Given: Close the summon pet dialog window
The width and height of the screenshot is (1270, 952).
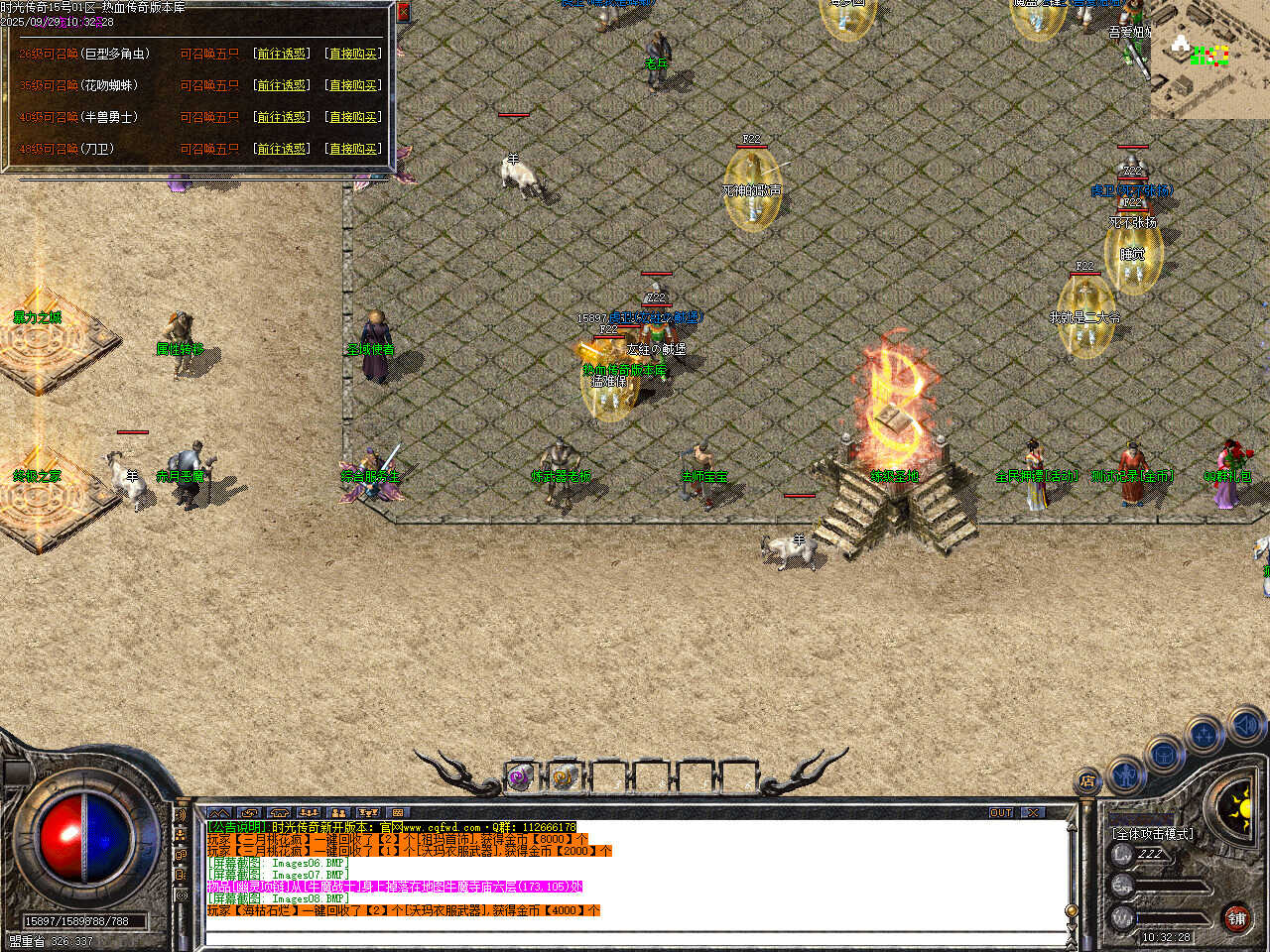Looking at the screenshot, I should (403, 12).
